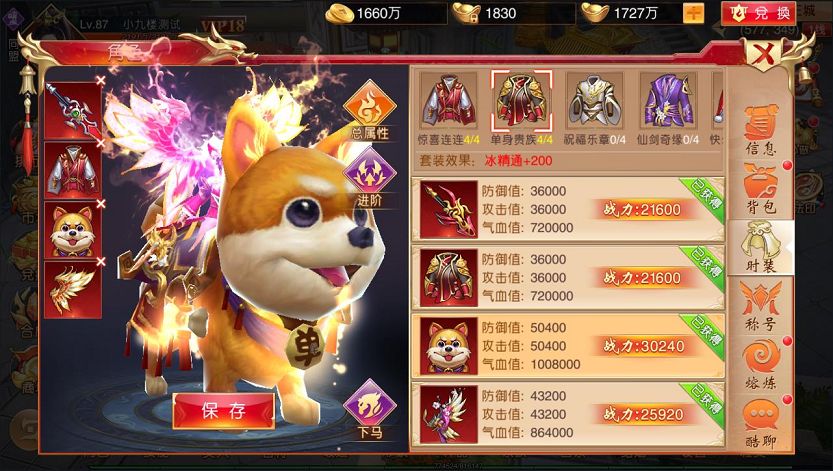Open the 酷聊 chat tab
This screenshot has height=471, width=833.
coord(764,420)
